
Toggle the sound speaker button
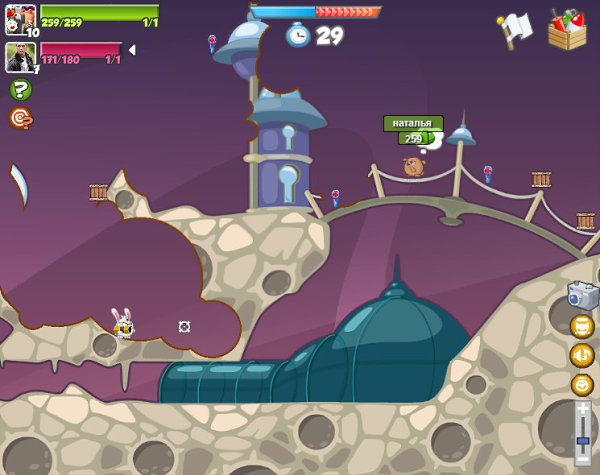coord(582,355)
